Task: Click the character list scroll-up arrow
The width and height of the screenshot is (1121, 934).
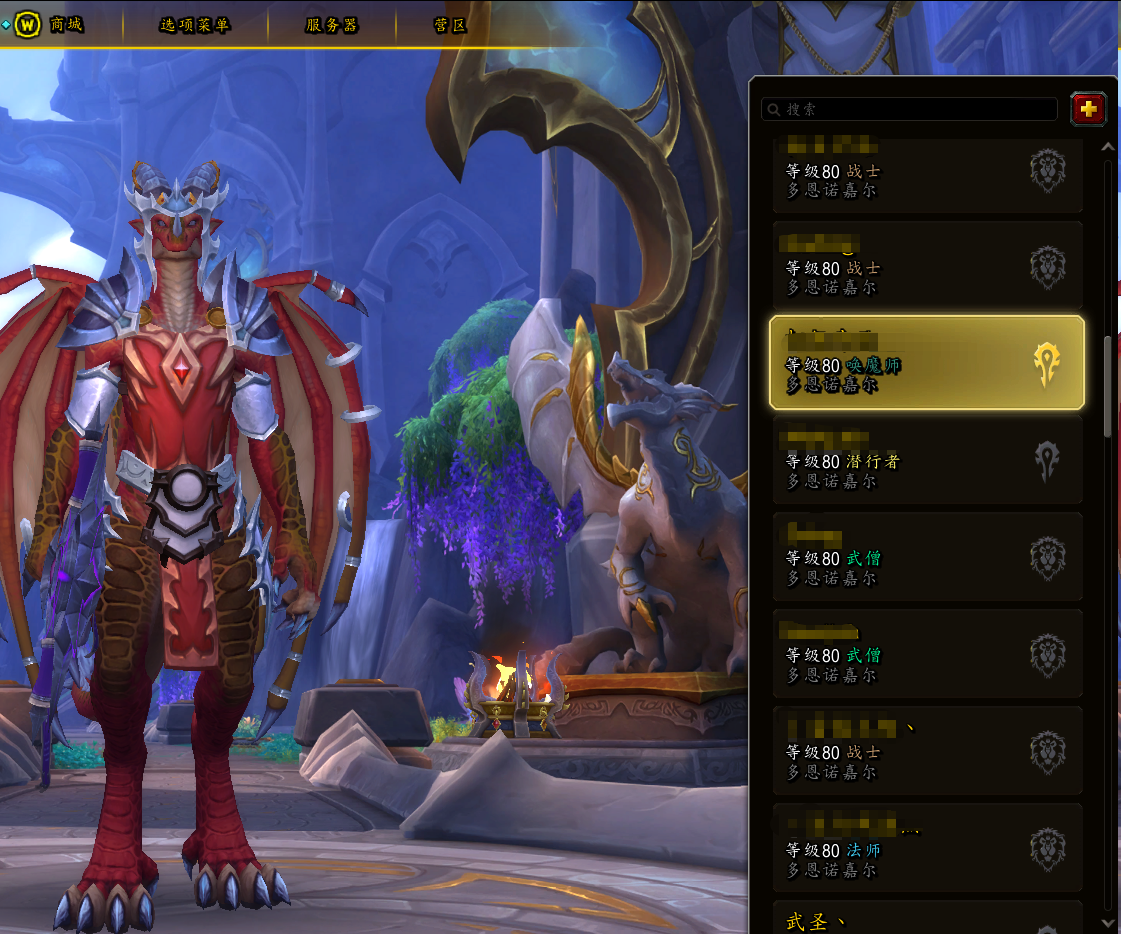Action: 1107,146
